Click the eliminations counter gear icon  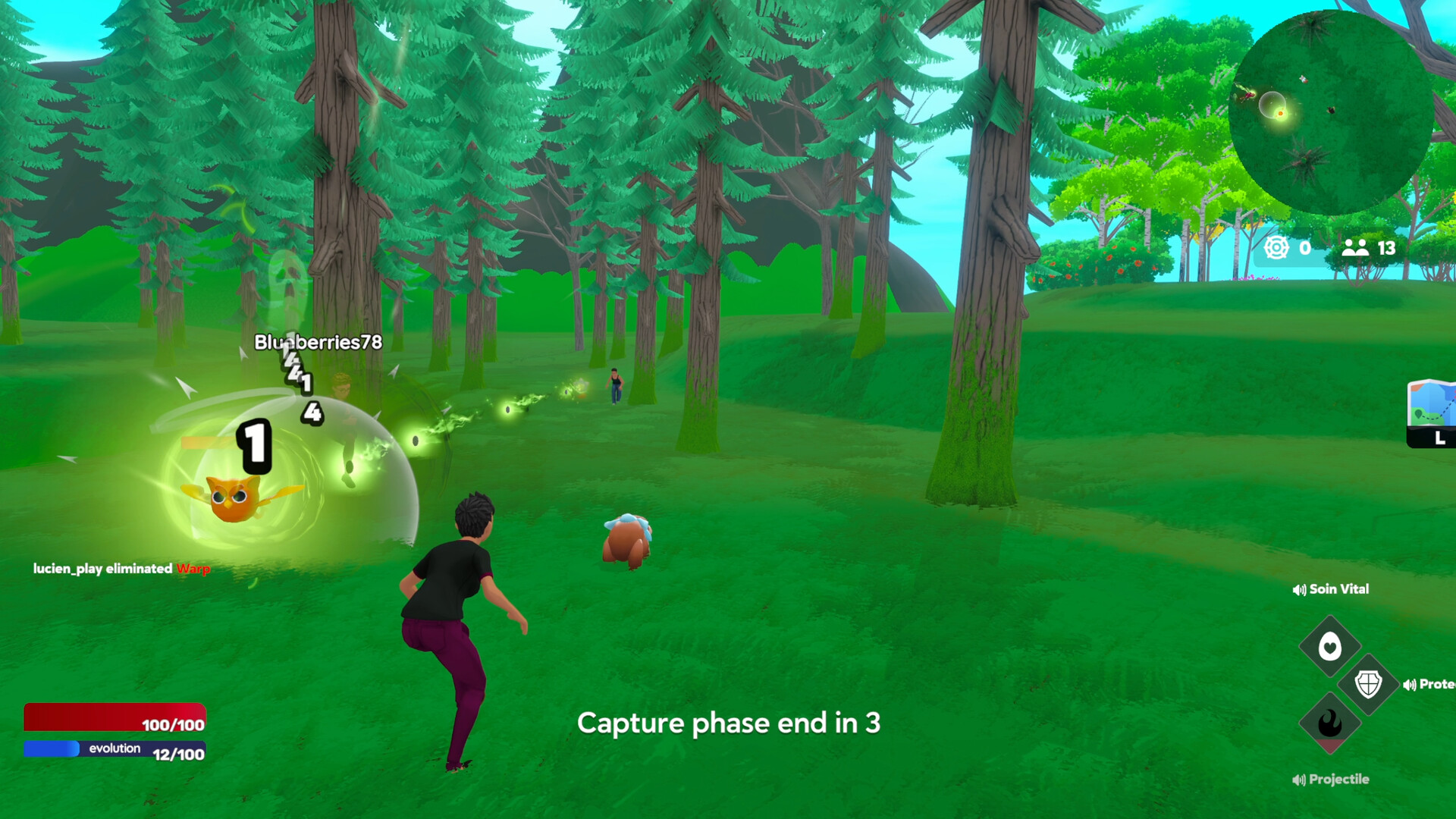pyautogui.click(x=1276, y=247)
